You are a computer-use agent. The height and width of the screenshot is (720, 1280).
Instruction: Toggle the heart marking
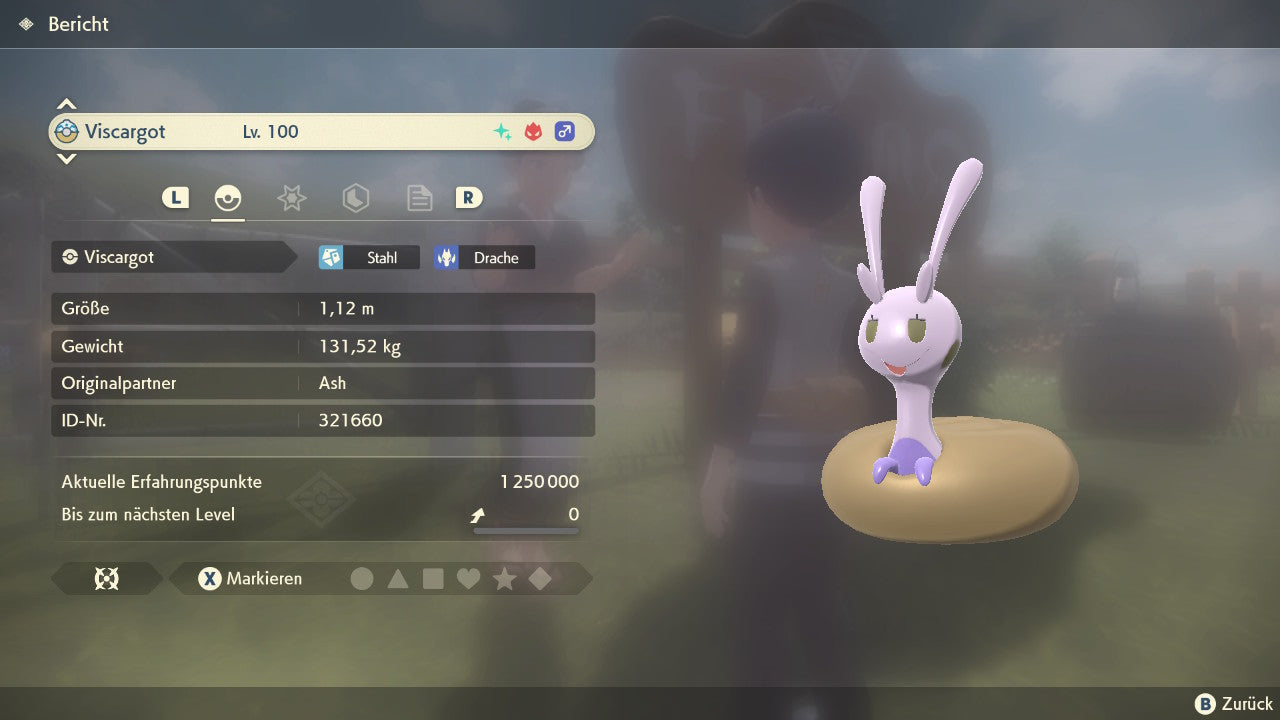tap(469, 578)
